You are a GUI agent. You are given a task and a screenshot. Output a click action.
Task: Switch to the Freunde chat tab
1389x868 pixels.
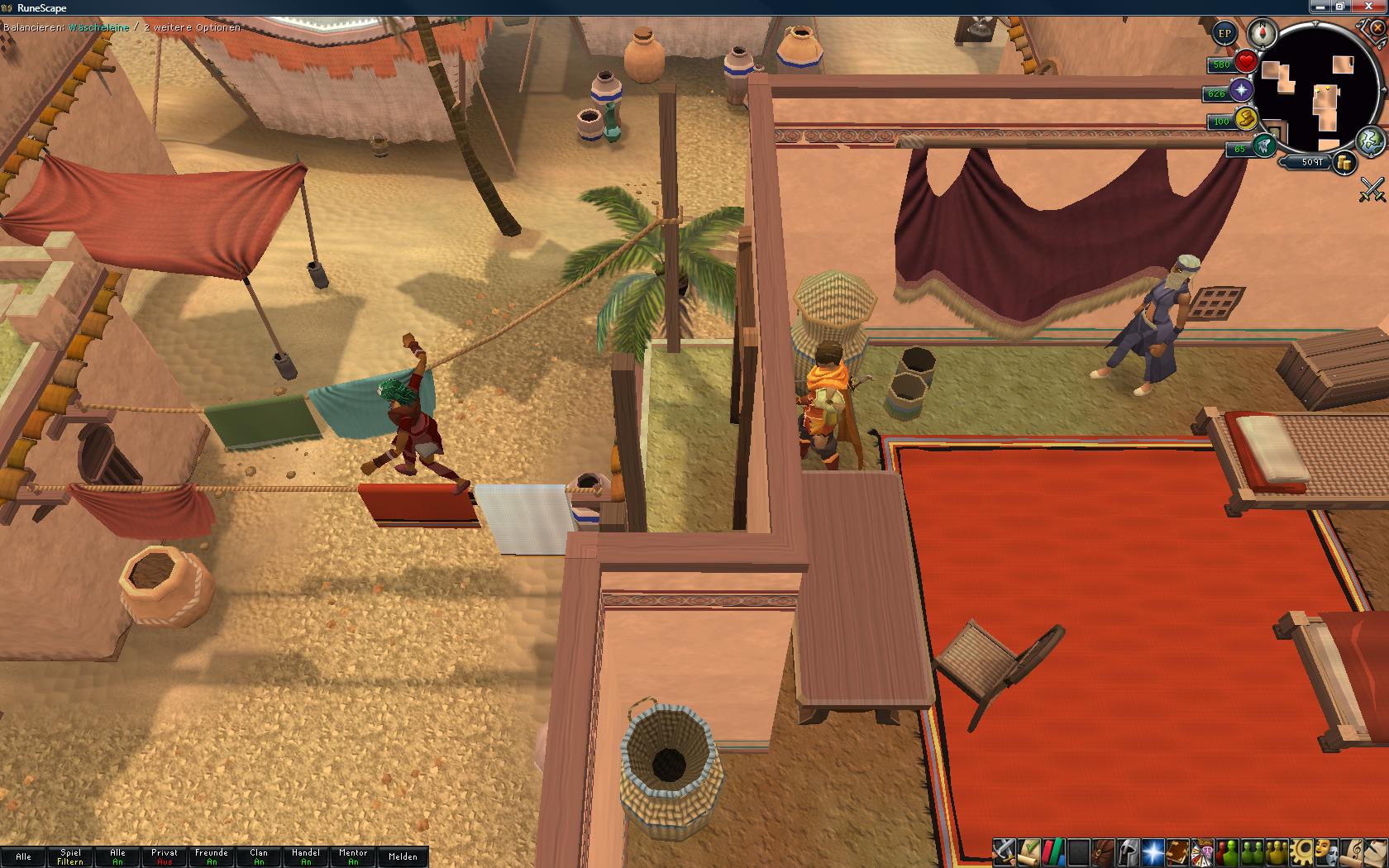pyautogui.click(x=212, y=856)
